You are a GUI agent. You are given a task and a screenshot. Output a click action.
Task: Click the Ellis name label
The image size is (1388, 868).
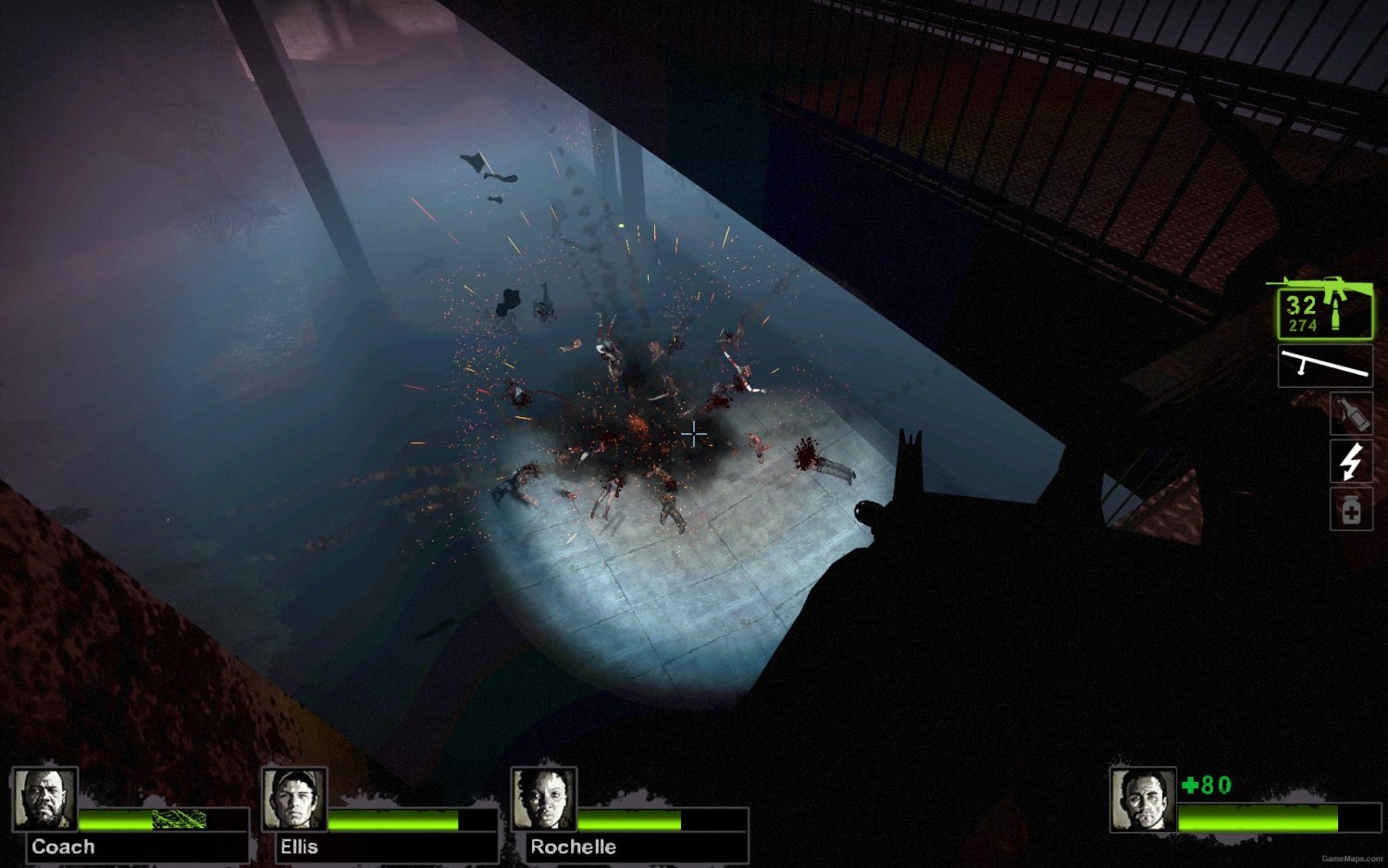[299, 846]
